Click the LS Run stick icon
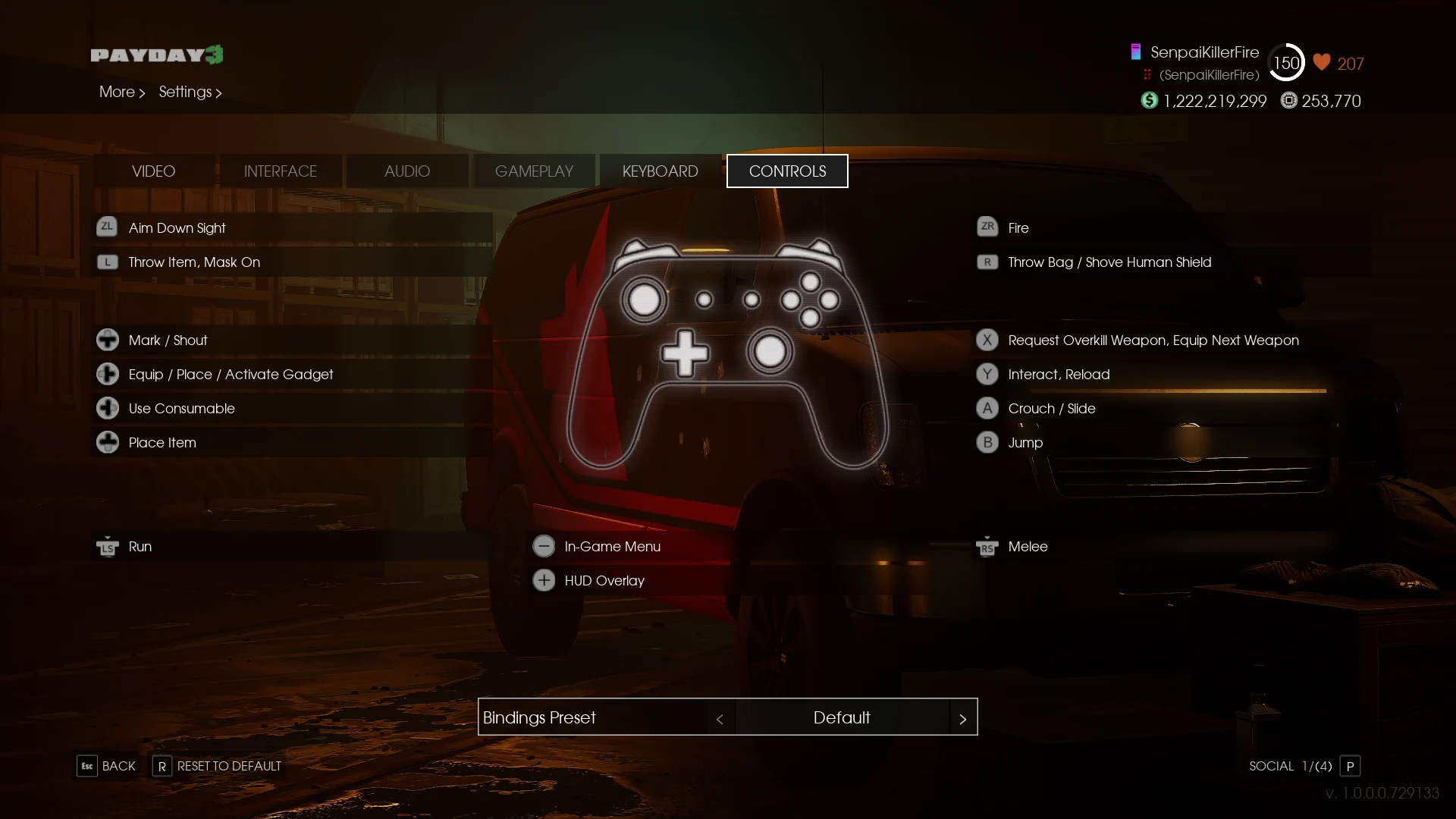Image resolution: width=1456 pixels, height=819 pixels. pos(107,546)
